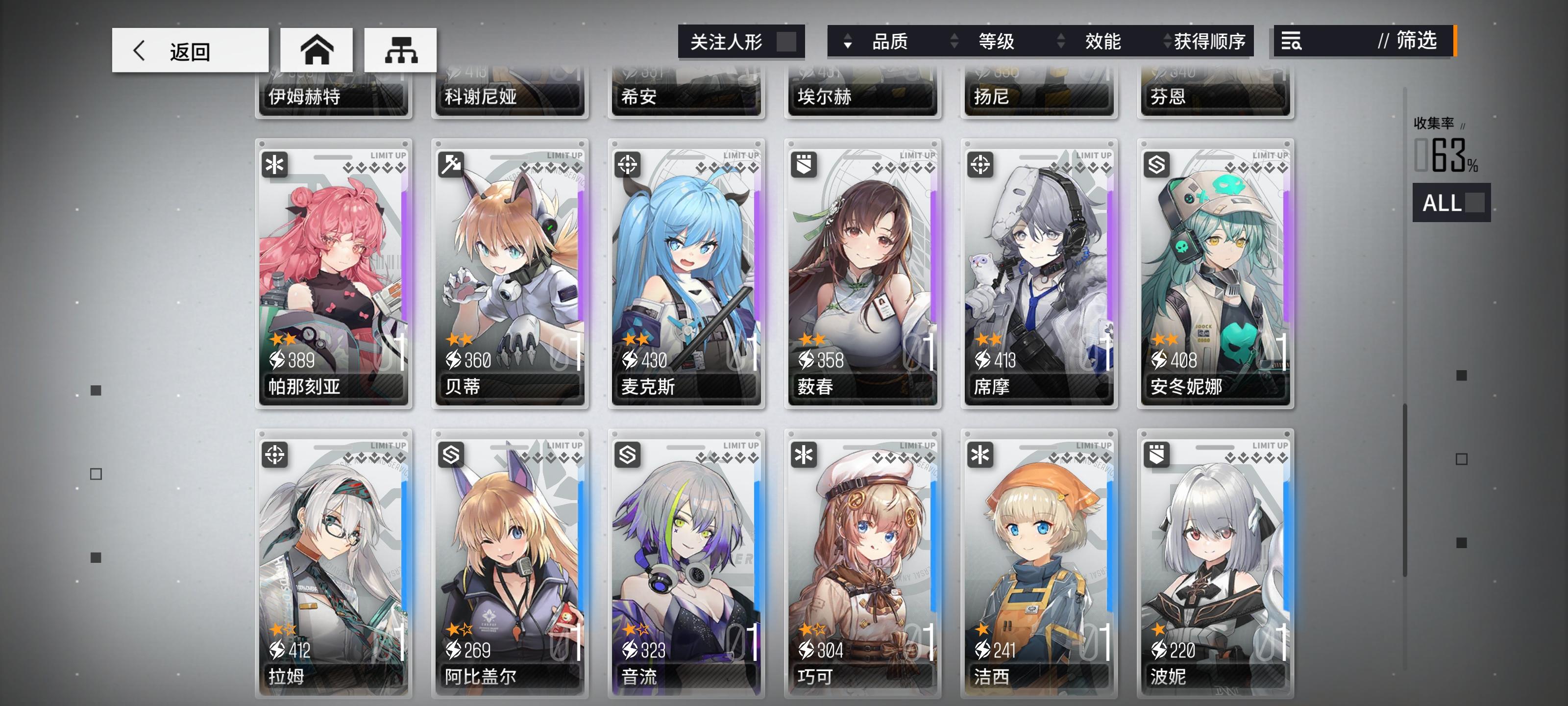Viewport: 1568px width, 706px height.
Task: Open the squad structure icon next to home
Action: tap(400, 50)
